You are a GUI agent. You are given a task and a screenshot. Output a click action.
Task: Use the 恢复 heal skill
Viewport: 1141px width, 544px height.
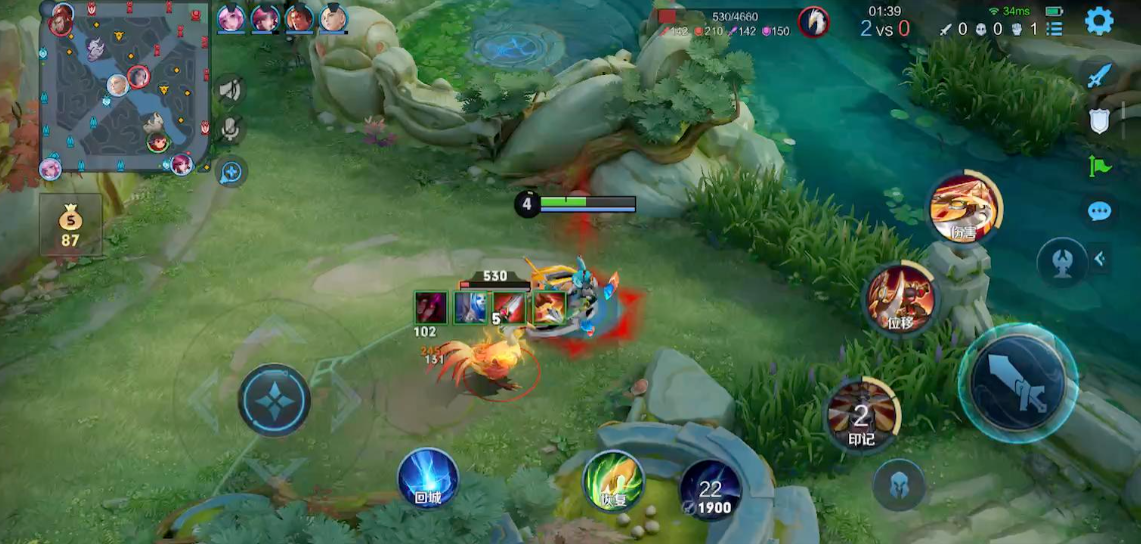[x=613, y=480]
